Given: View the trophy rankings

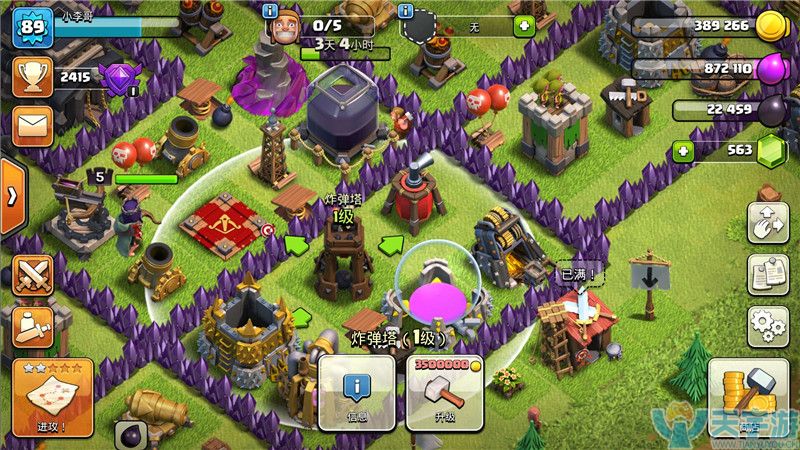Looking at the screenshot, I should coord(32,76).
